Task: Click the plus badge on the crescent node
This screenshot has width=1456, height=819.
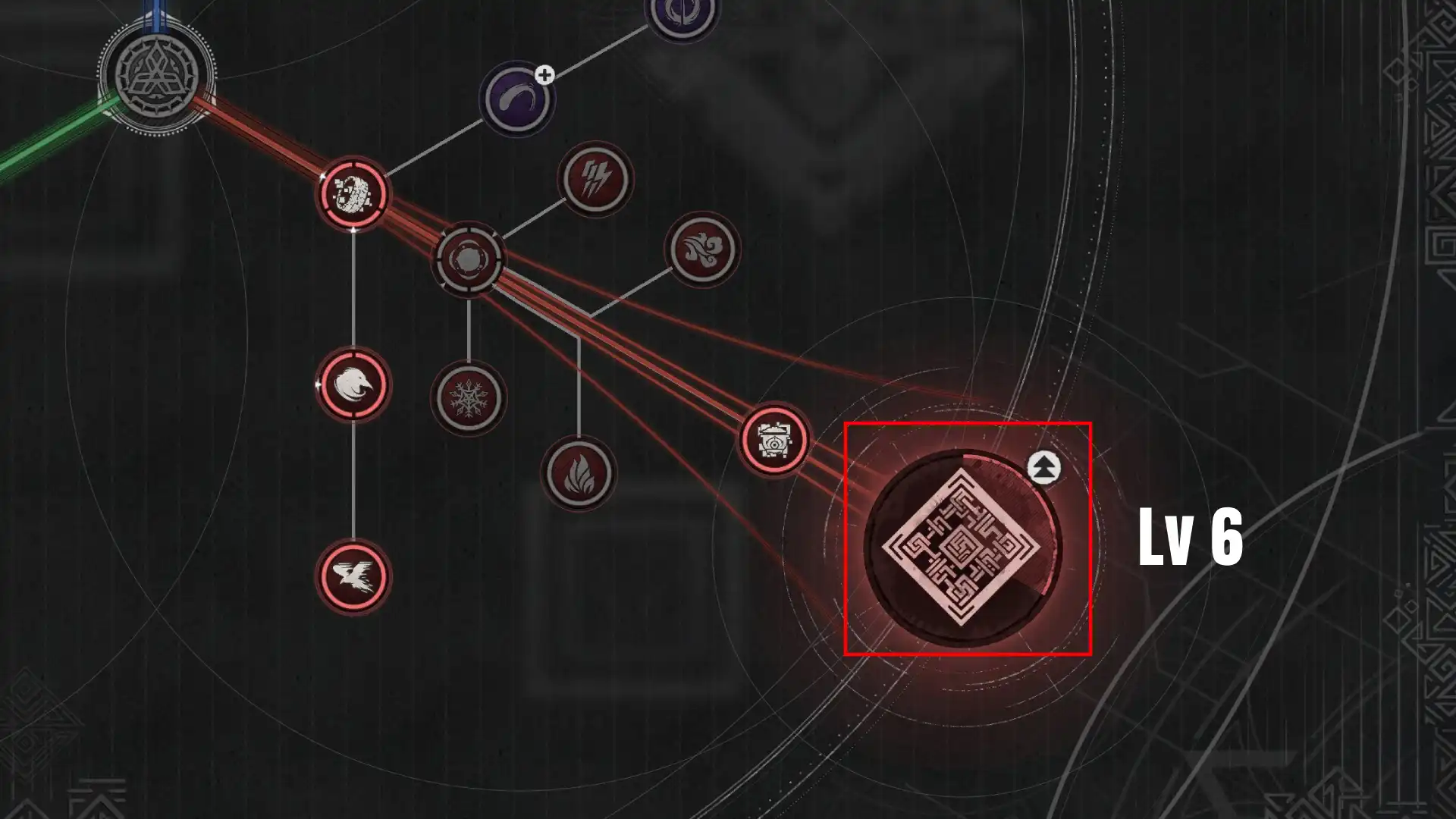Action: [x=544, y=74]
